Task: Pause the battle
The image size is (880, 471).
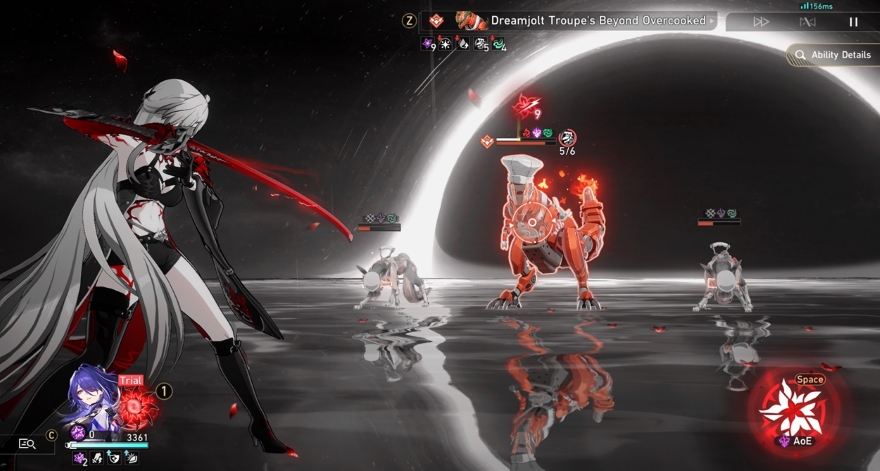Action: point(853,21)
